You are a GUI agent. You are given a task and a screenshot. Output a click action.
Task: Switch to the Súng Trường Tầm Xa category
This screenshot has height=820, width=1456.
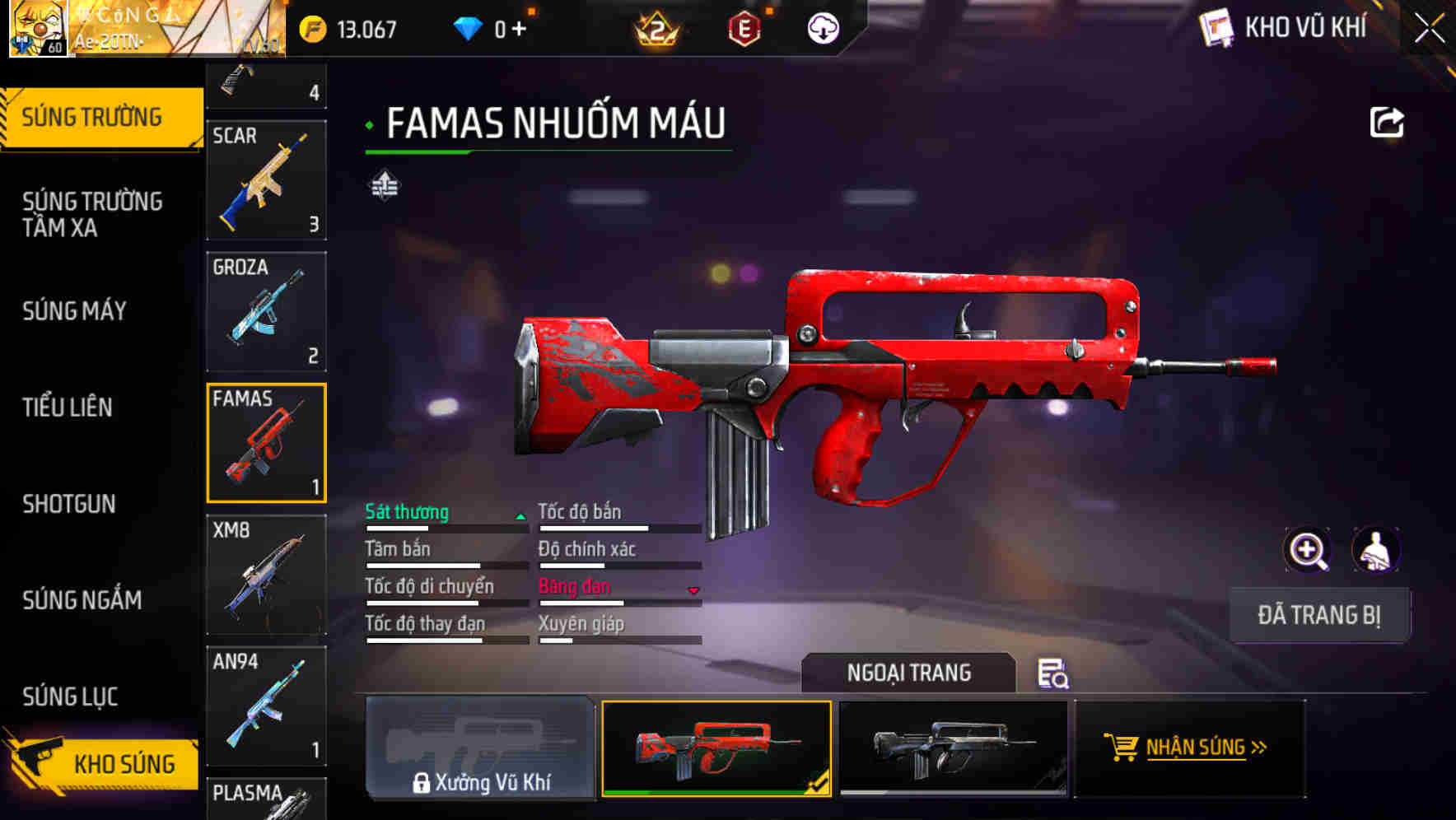point(92,214)
